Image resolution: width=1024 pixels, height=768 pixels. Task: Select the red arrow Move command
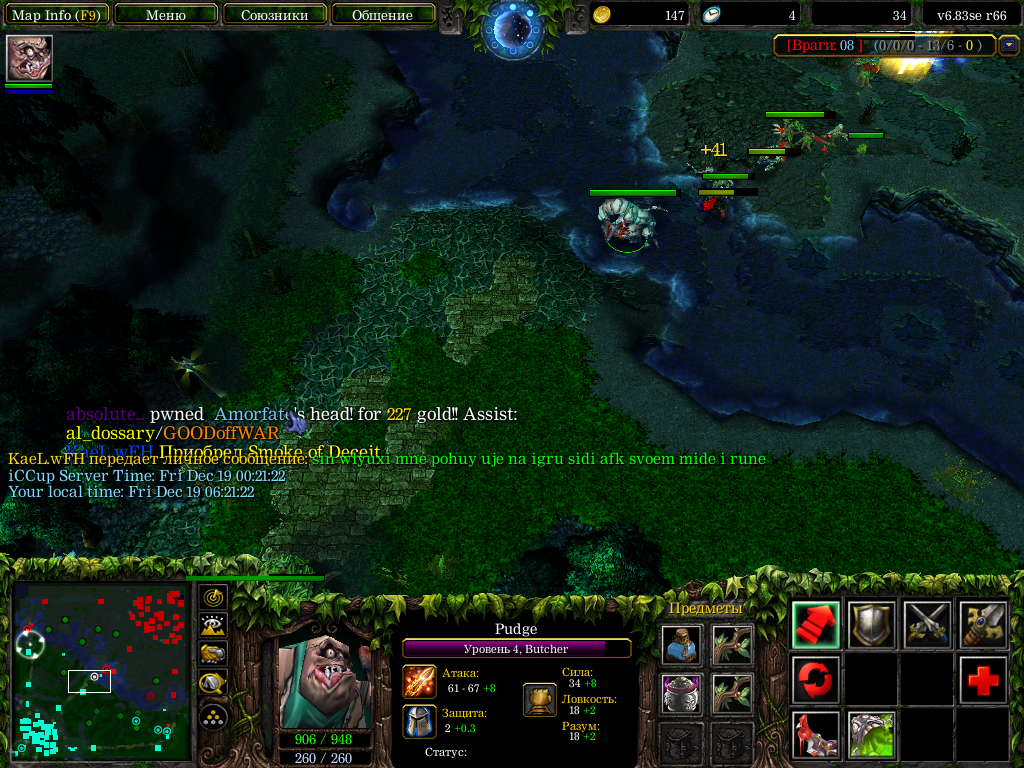point(816,625)
